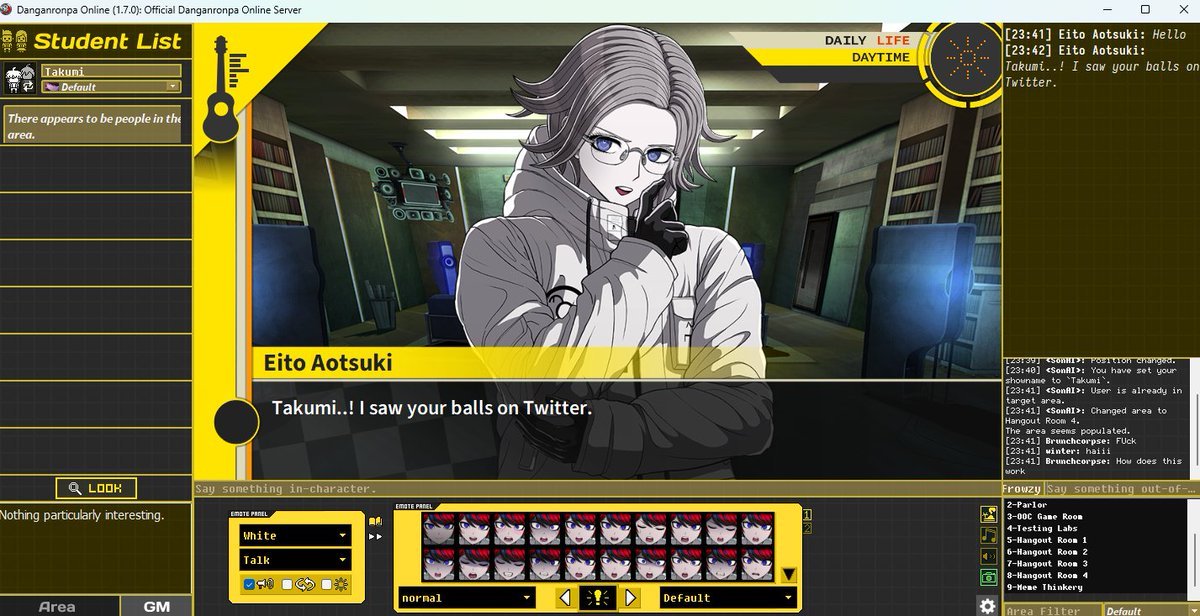The height and width of the screenshot is (616, 1200).
Task: Open the White text color dropdown
Action: [x=295, y=536]
